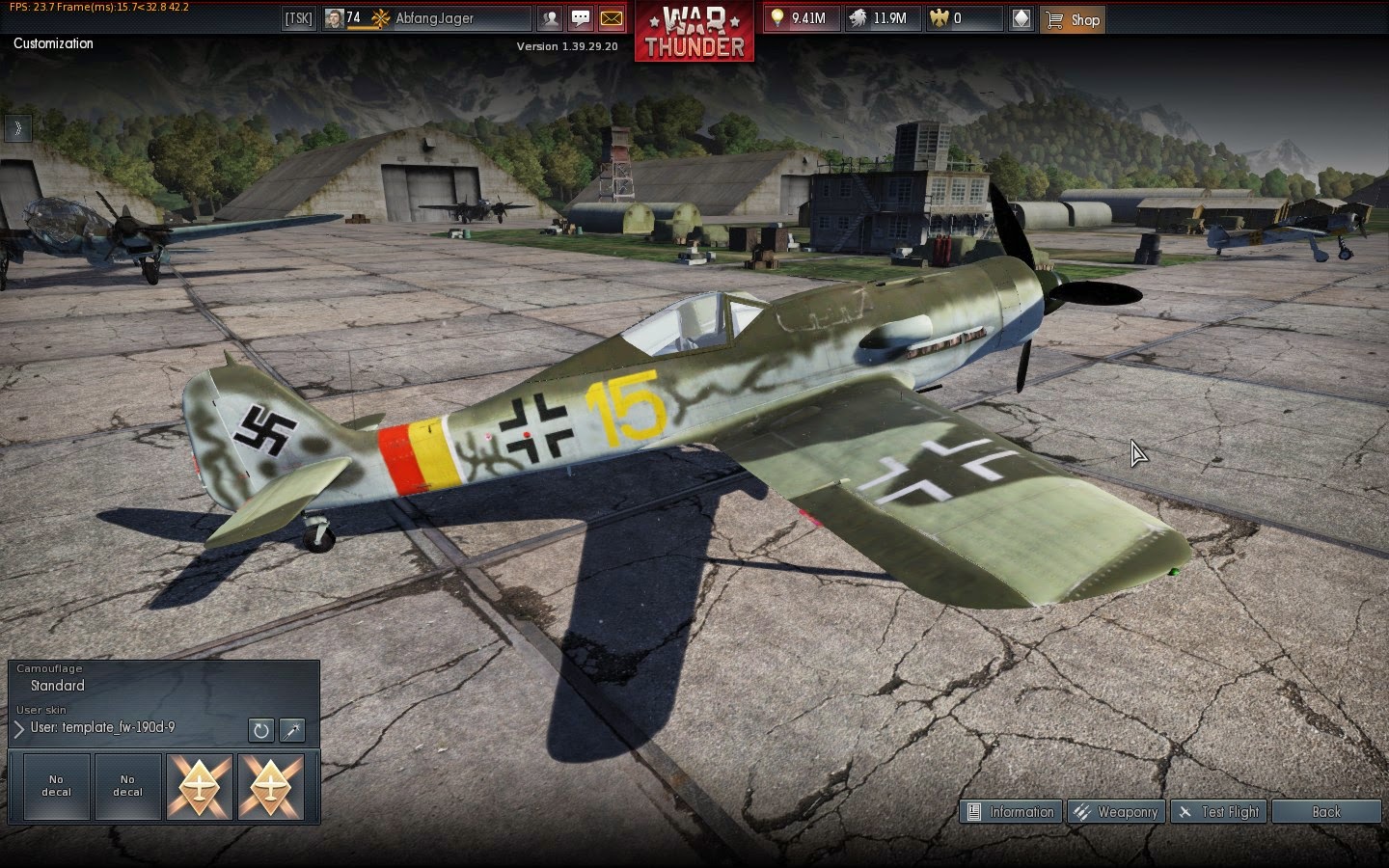Open the Weaponry menu

point(1116,812)
